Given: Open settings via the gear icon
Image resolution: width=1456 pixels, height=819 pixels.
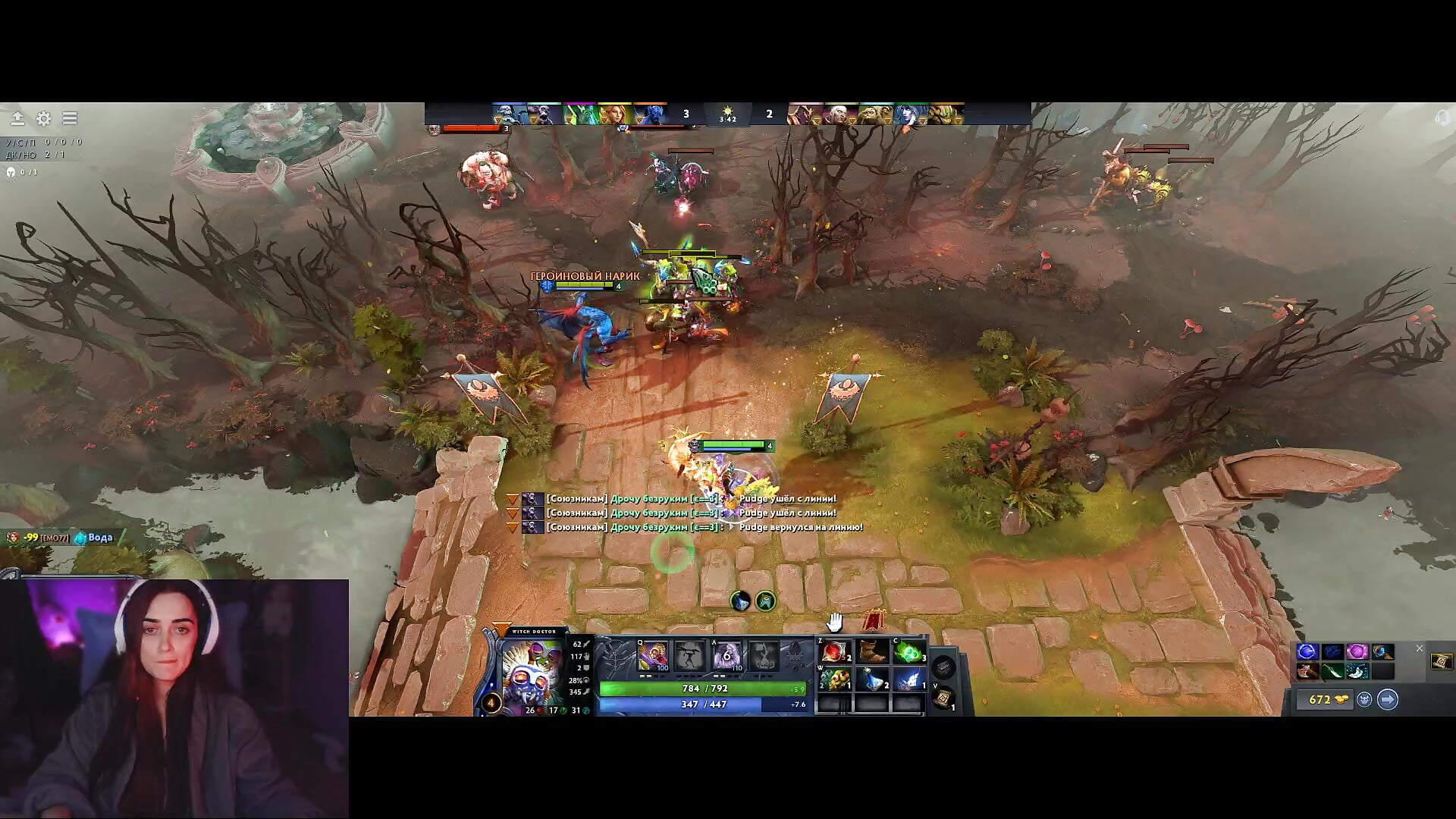Looking at the screenshot, I should click(43, 118).
